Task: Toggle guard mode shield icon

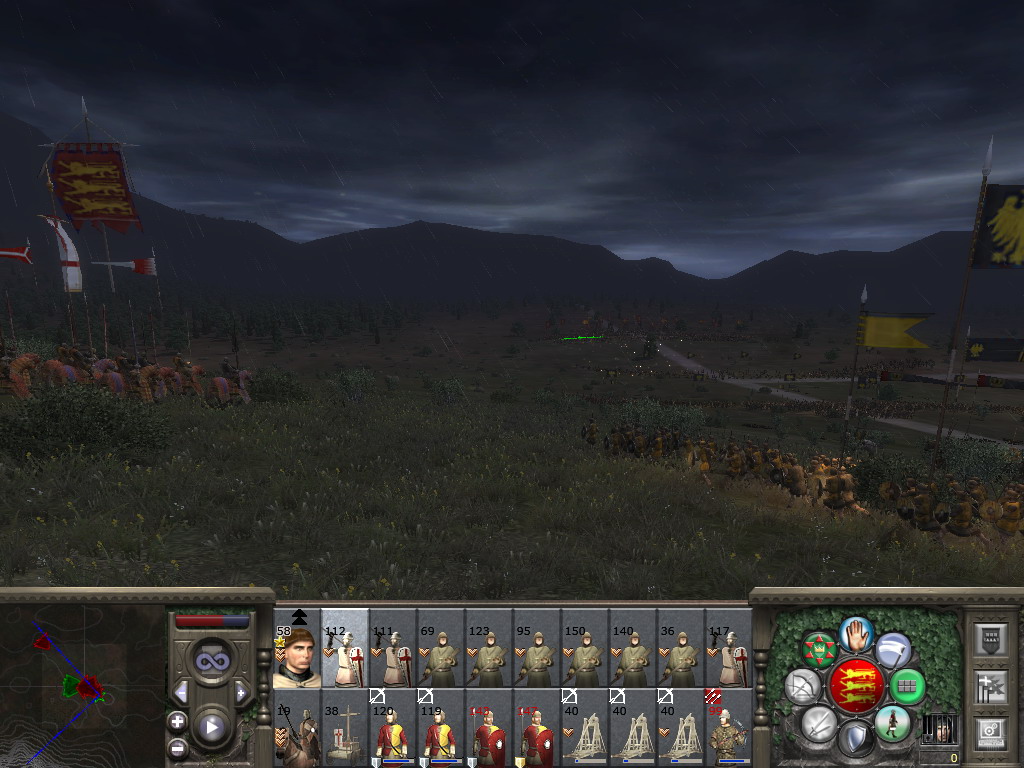Action: click(856, 740)
